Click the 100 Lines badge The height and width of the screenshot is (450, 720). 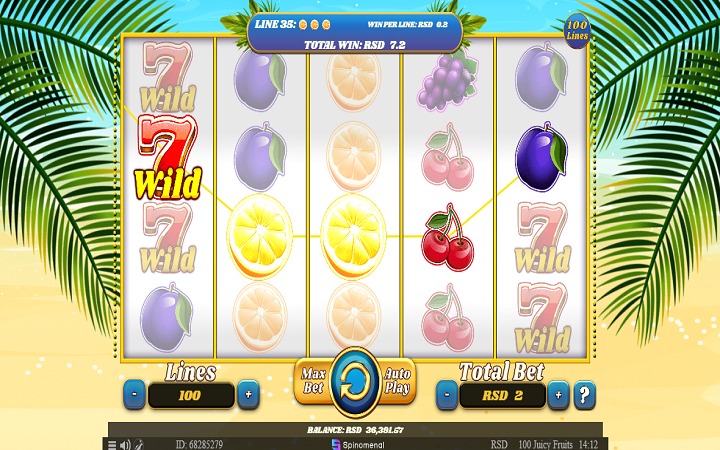point(577,30)
